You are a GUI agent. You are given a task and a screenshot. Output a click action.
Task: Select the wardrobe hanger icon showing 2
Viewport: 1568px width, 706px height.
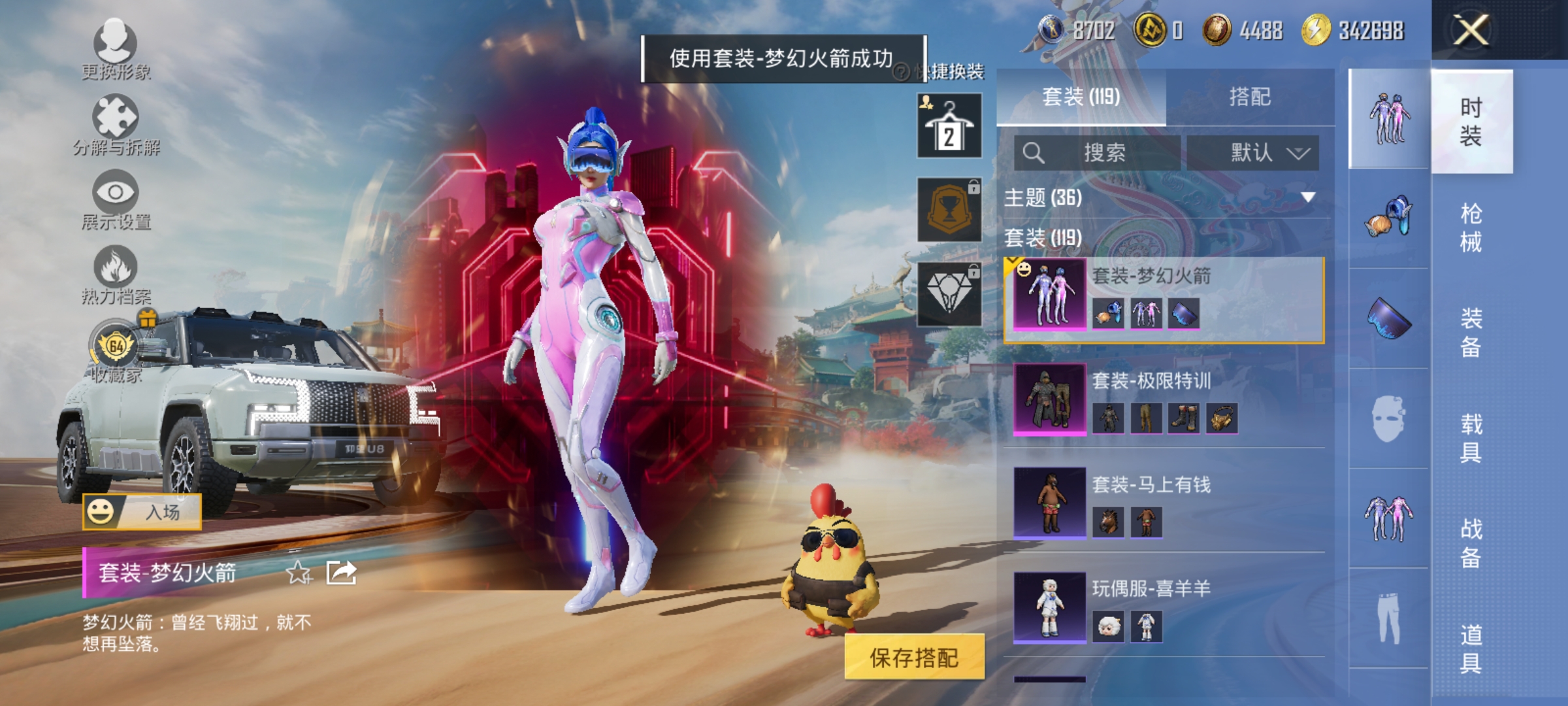[x=949, y=124]
